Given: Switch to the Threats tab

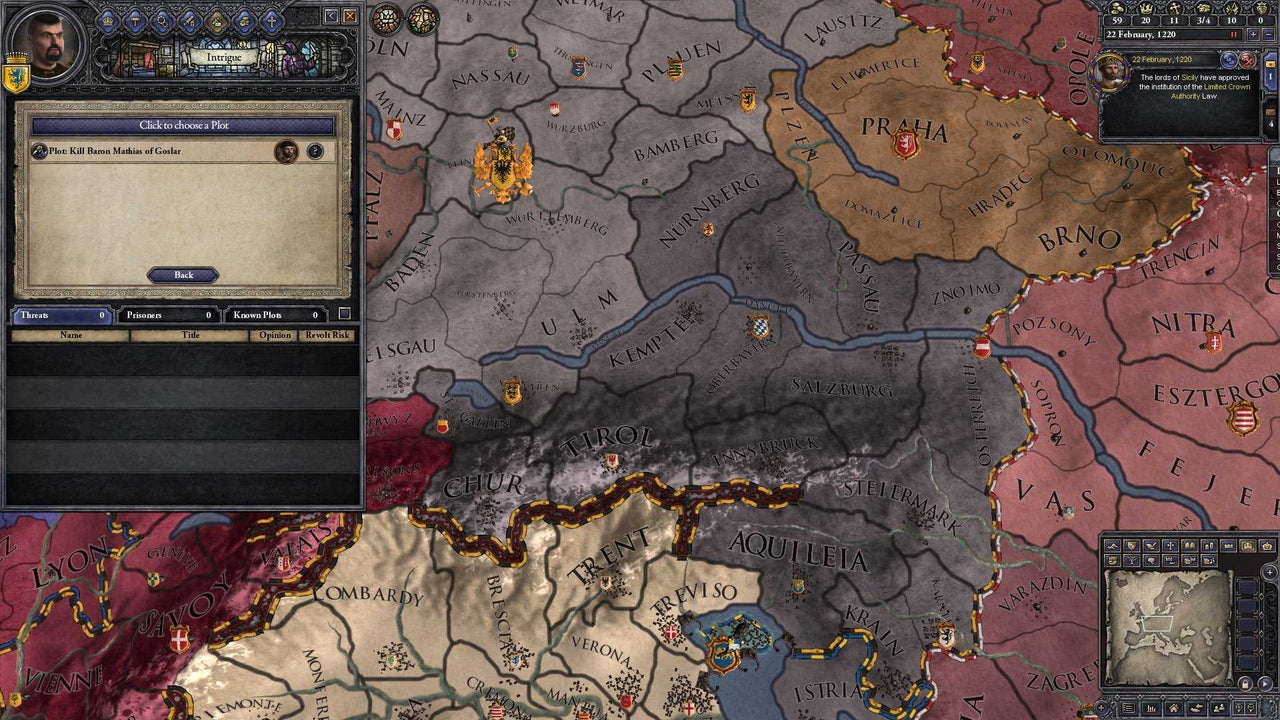Looking at the screenshot, I should coord(60,315).
